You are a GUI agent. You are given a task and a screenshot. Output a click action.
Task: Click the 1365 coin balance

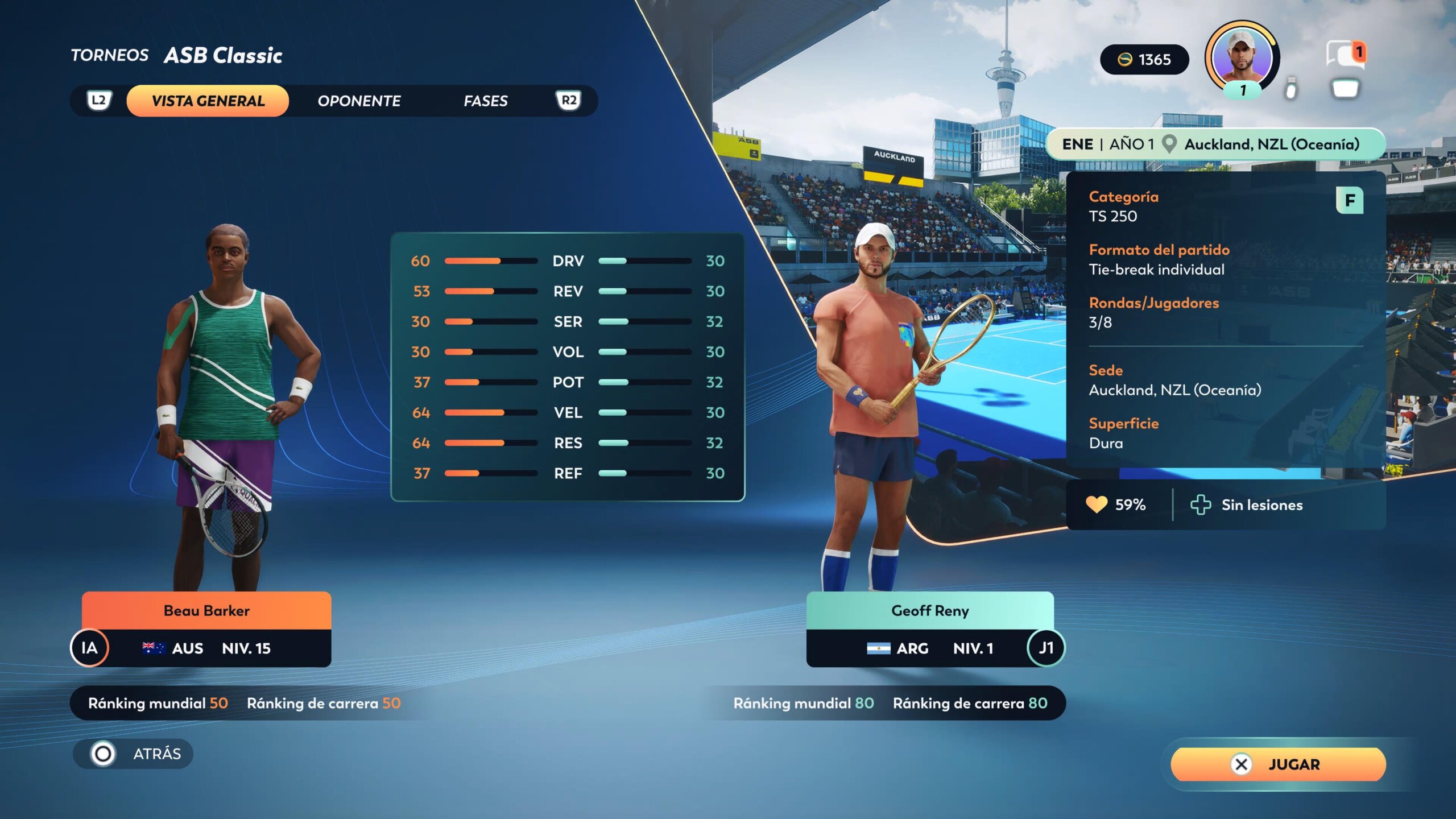click(x=1144, y=60)
